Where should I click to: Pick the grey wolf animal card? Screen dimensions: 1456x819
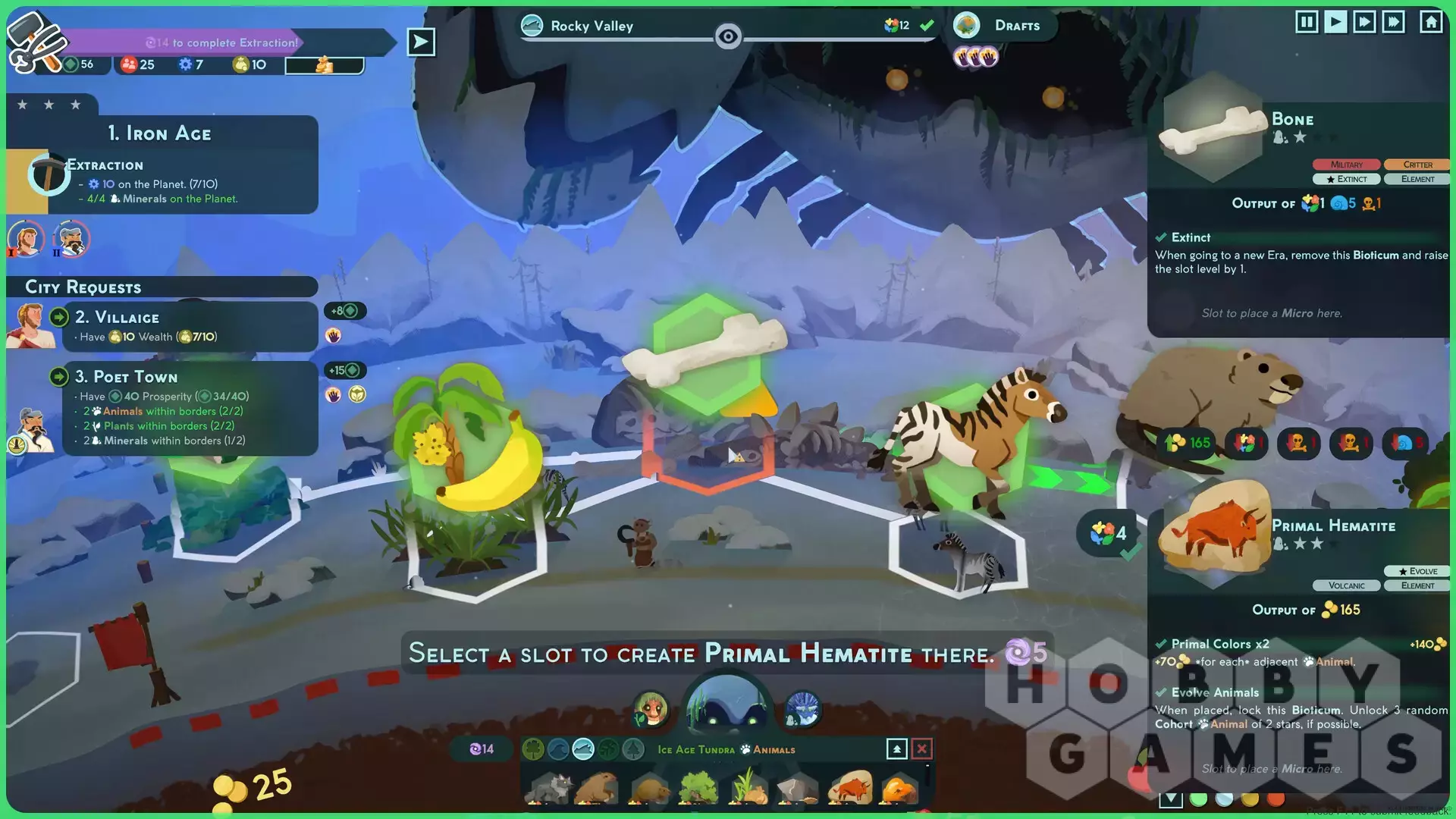point(551,789)
